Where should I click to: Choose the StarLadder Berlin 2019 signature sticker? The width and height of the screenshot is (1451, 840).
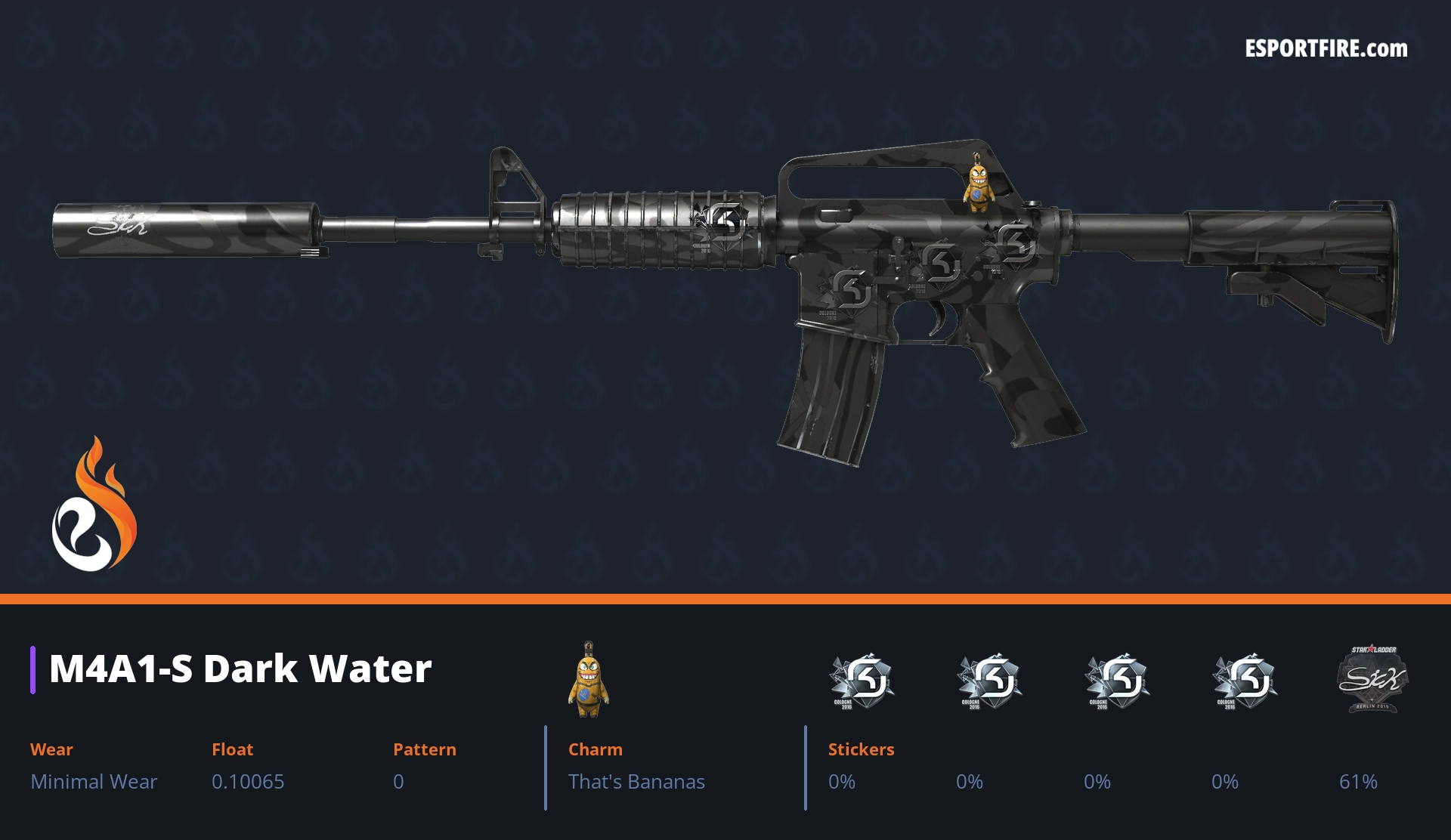click(x=1372, y=679)
